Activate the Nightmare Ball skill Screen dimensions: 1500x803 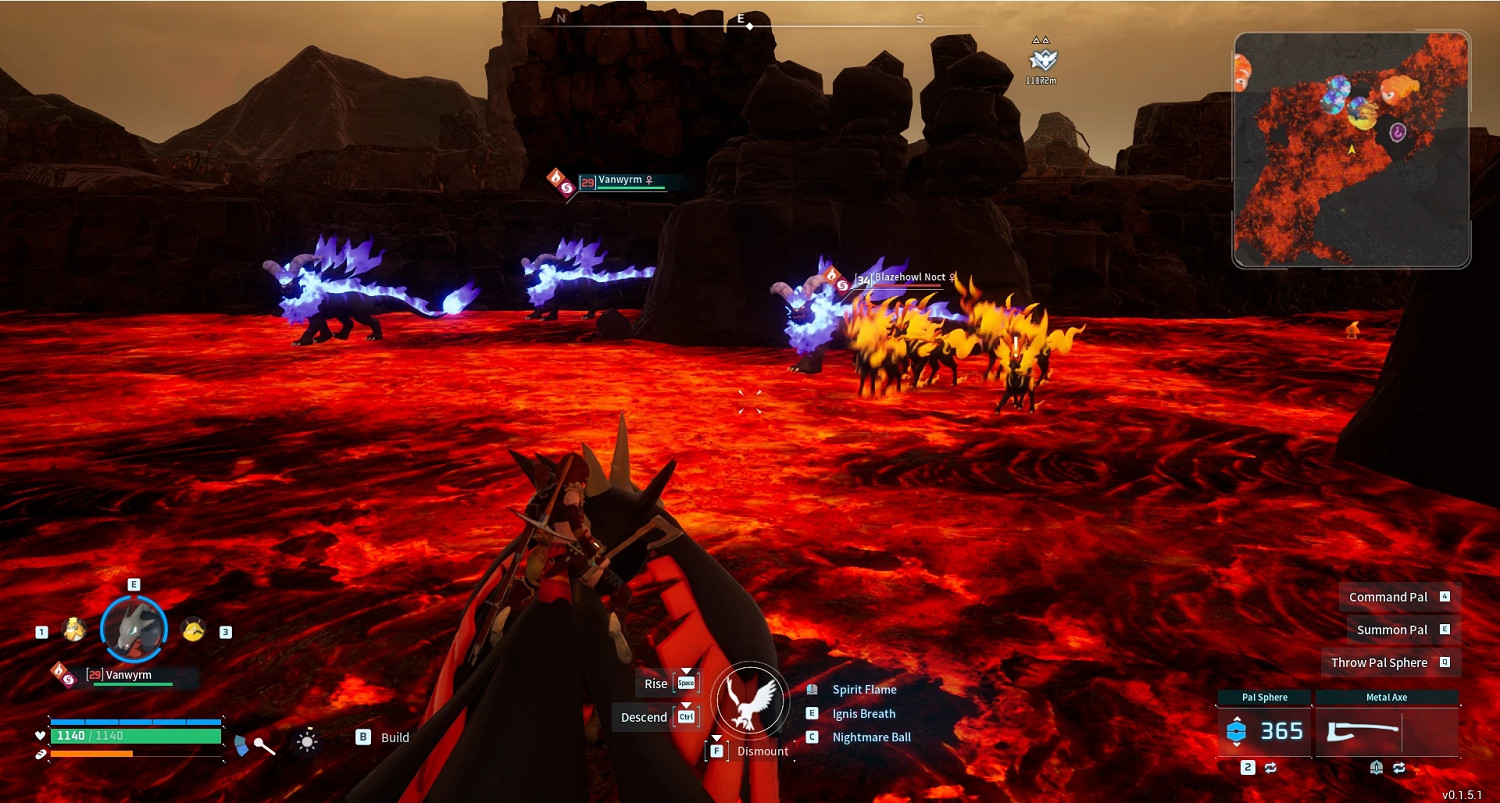pos(871,737)
